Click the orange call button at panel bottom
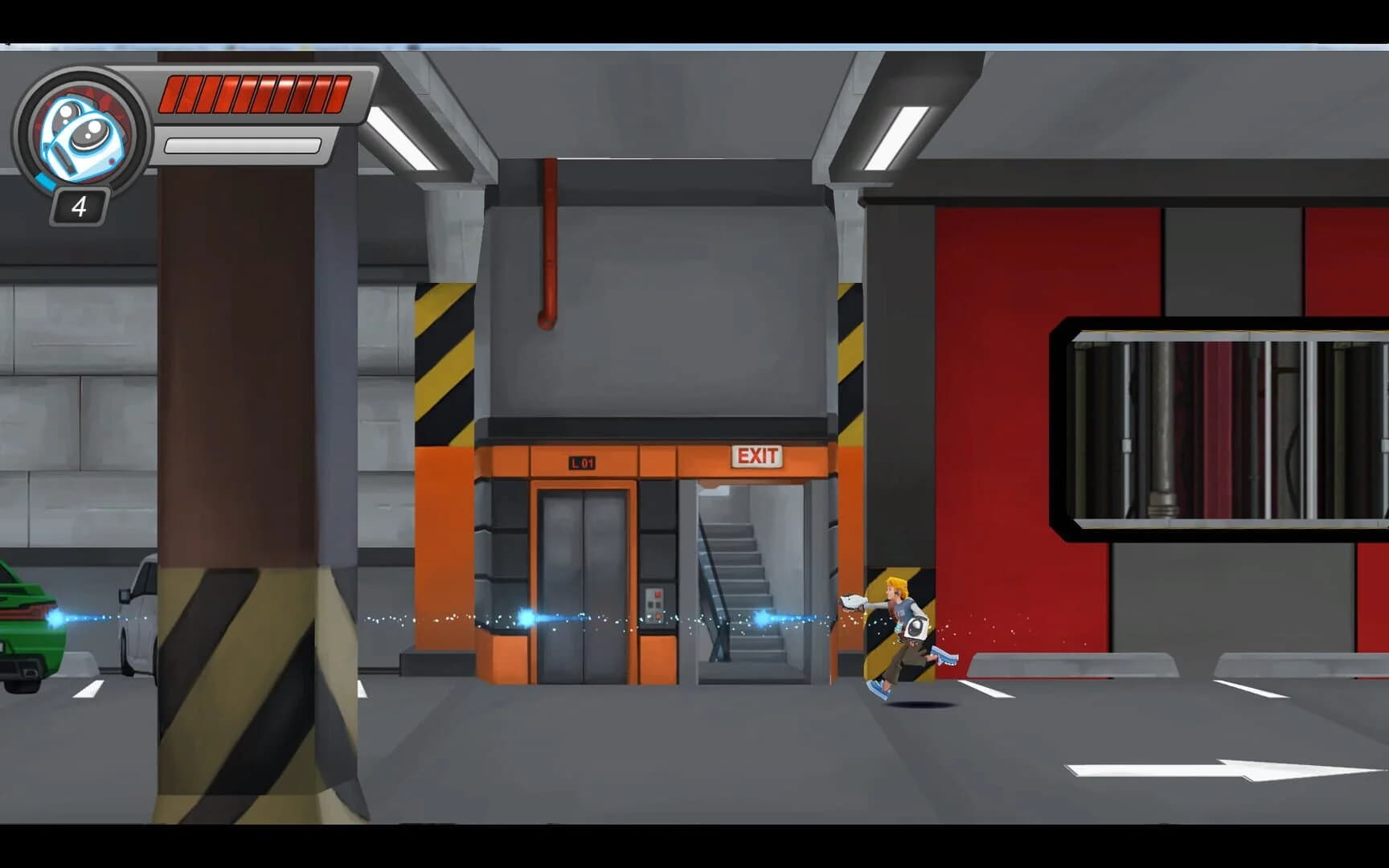 [x=658, y=617]
